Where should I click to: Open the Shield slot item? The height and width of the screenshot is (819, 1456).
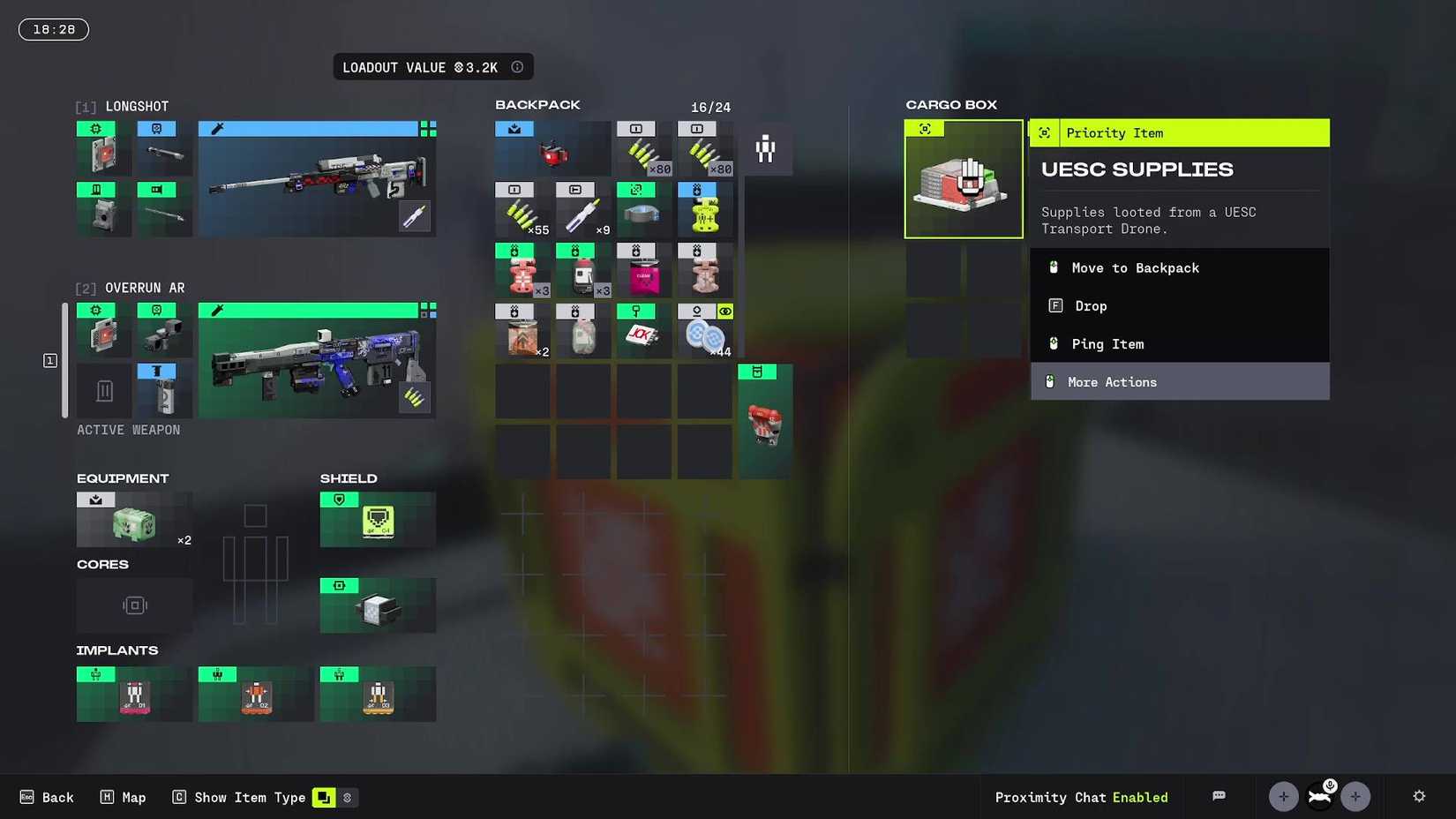tap(378, 521)
